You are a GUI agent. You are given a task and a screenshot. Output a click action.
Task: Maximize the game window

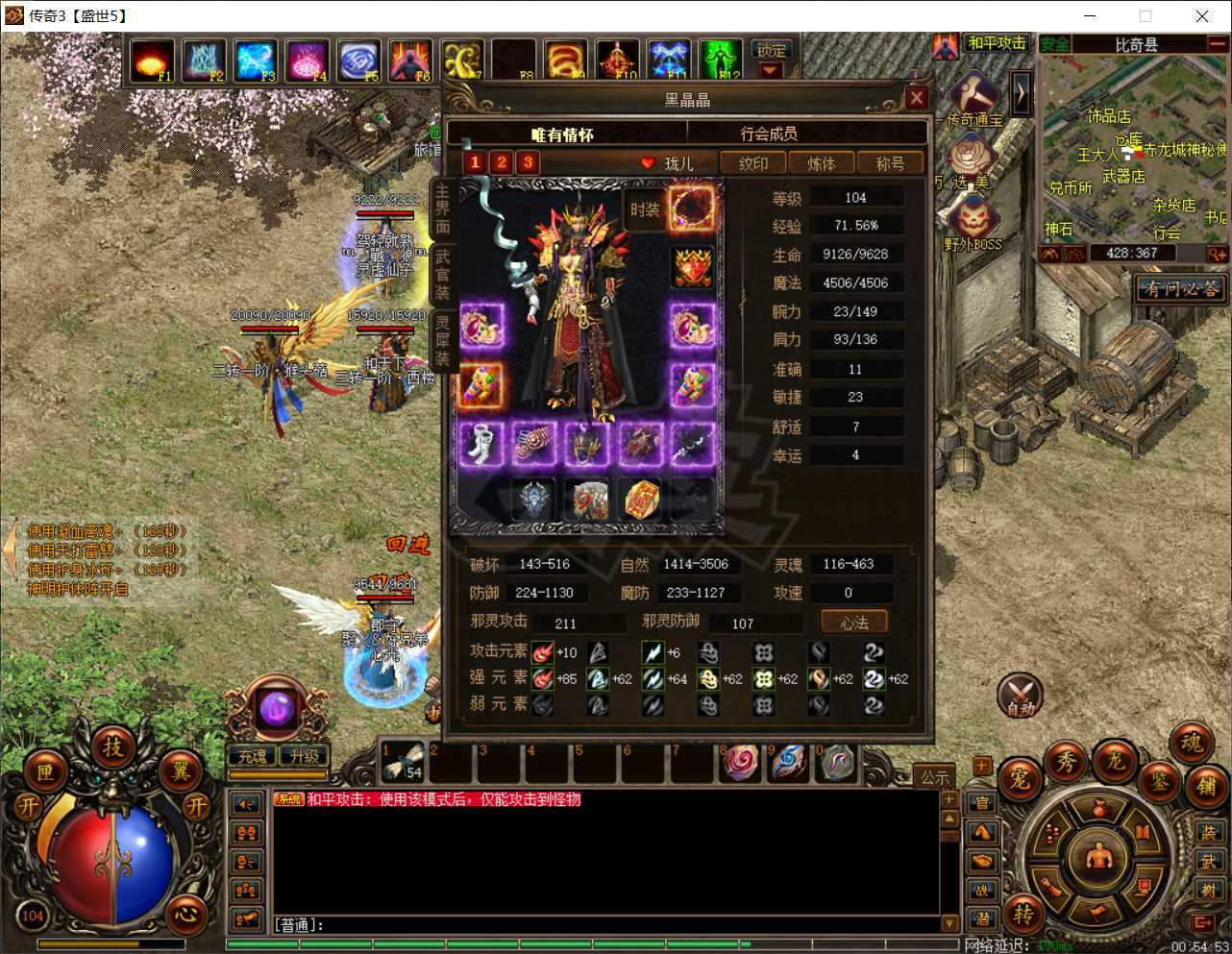point(1145,15)
